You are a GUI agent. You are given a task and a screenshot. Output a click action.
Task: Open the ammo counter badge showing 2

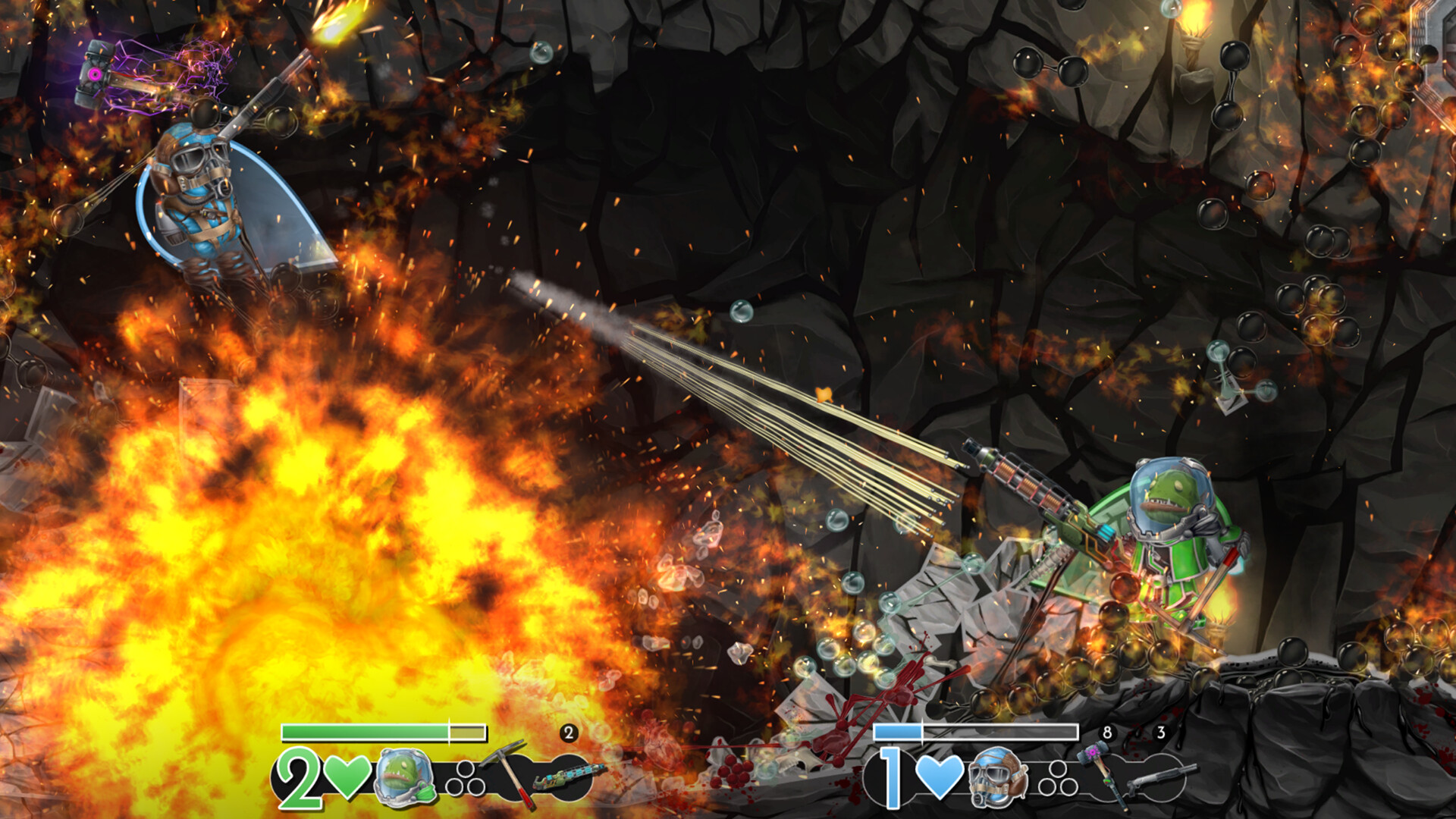(x=568, y=733)
